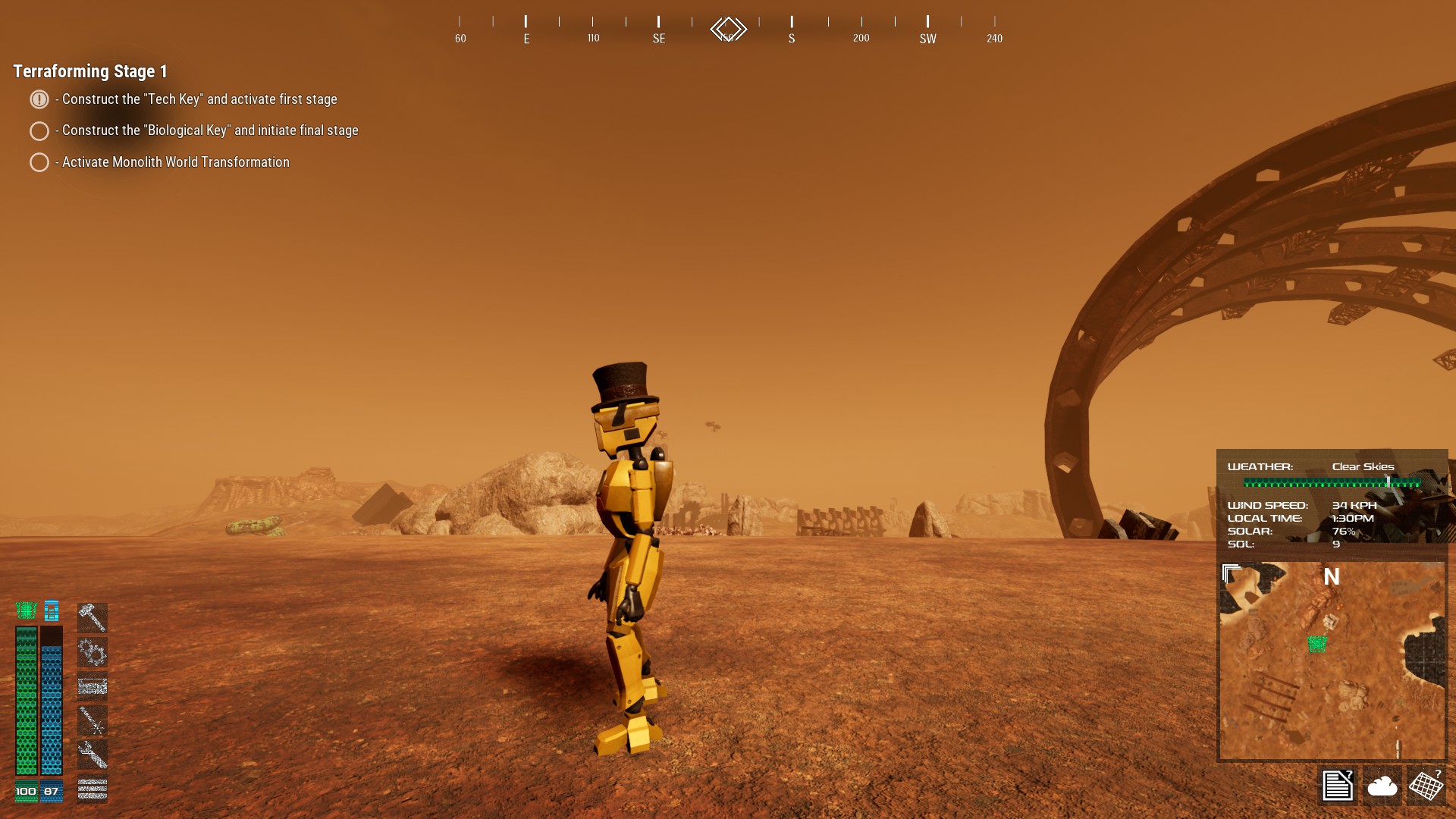Click the green robot marker on minimap

1317,644
